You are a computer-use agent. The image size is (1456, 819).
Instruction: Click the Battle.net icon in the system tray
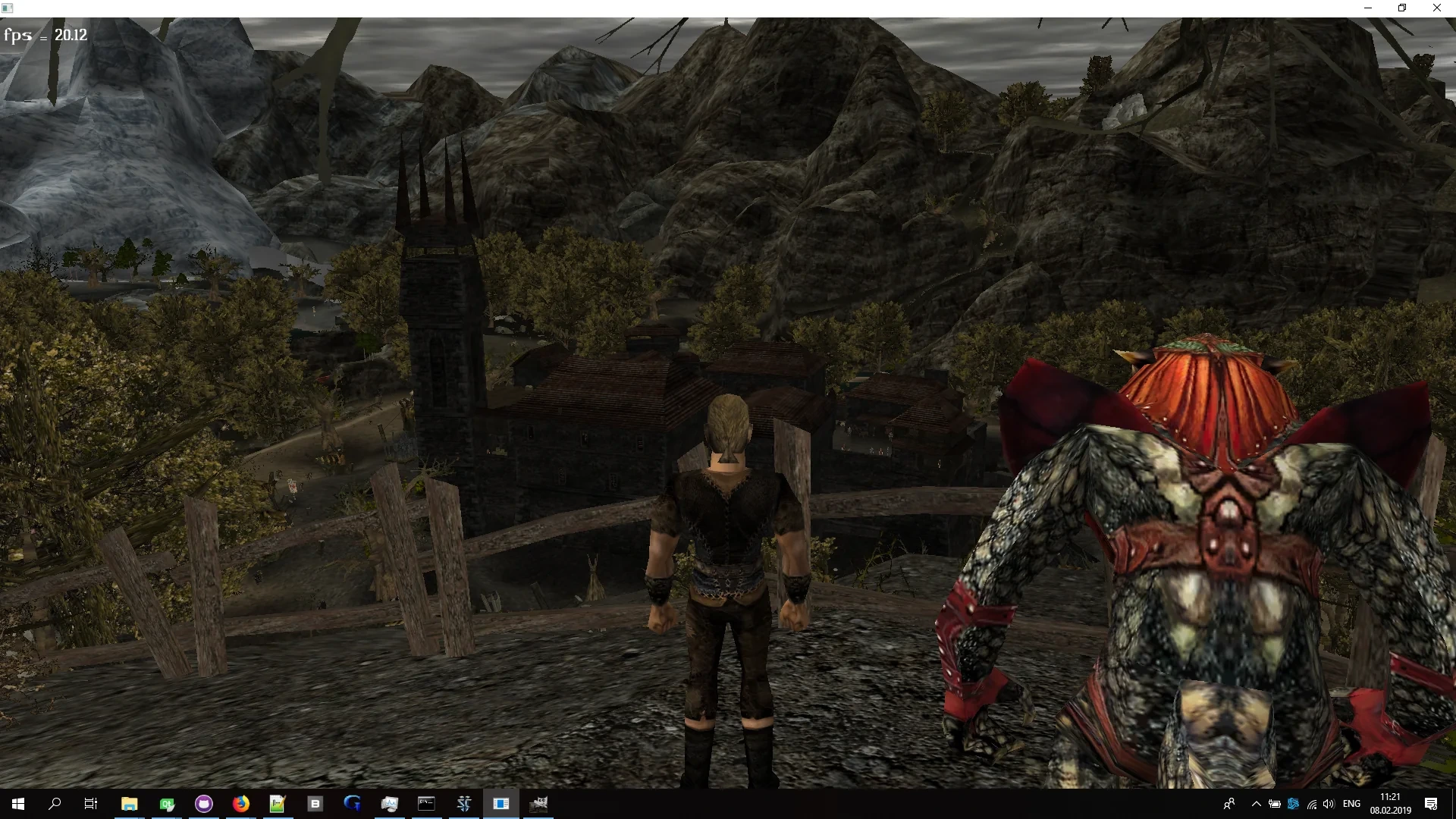pyautogui.click(x=1293, y=804)
